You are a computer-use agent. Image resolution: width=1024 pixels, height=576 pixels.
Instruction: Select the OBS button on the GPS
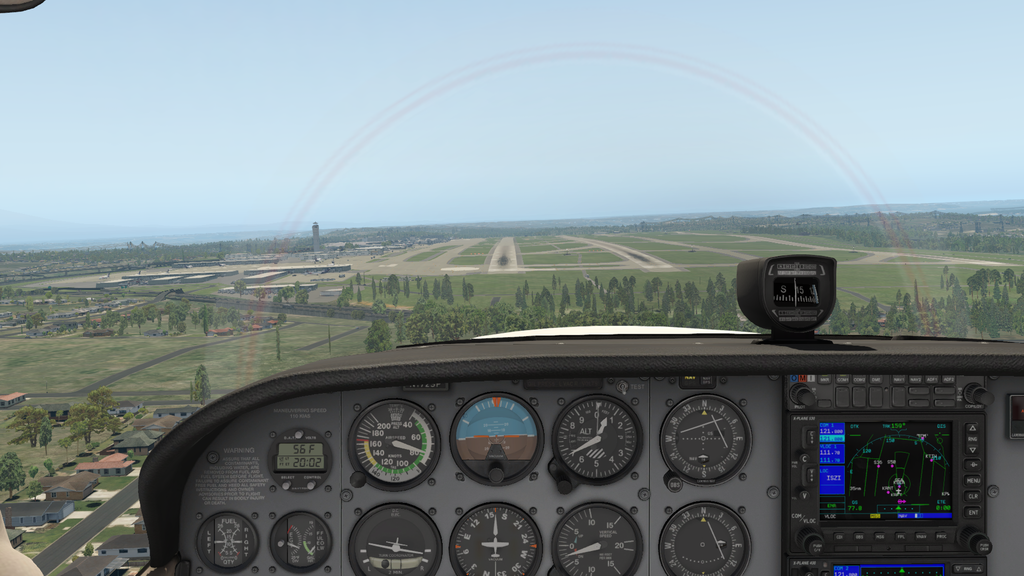(861, 536)
